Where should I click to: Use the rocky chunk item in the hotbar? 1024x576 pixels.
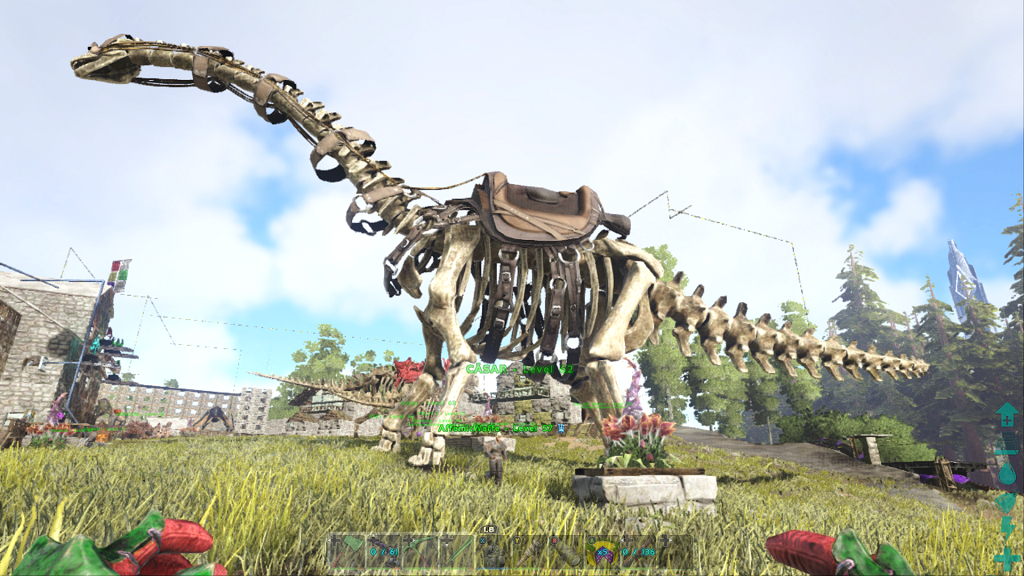point(492,552)
